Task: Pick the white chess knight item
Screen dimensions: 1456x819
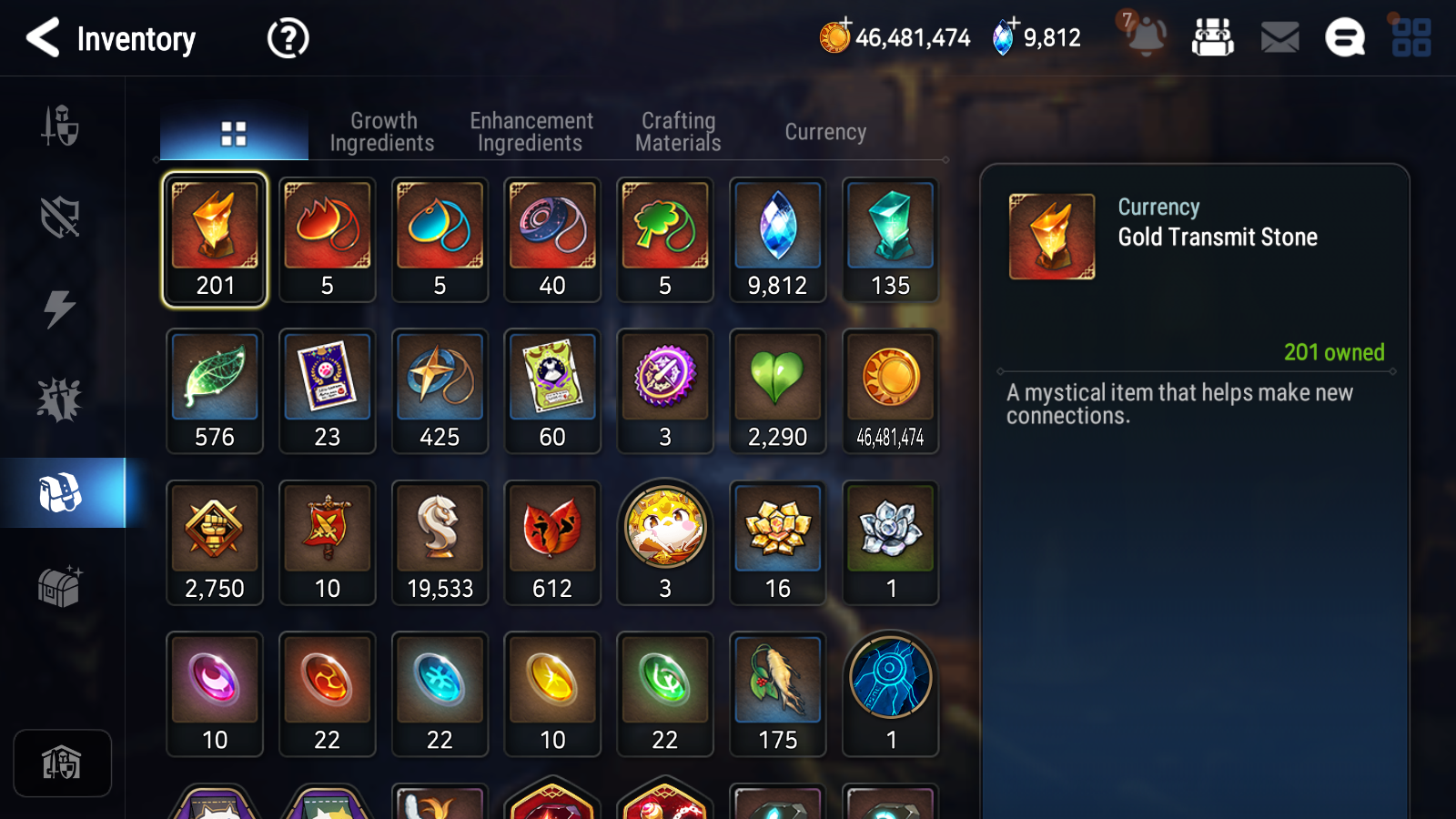Action: tap(440, 542)
